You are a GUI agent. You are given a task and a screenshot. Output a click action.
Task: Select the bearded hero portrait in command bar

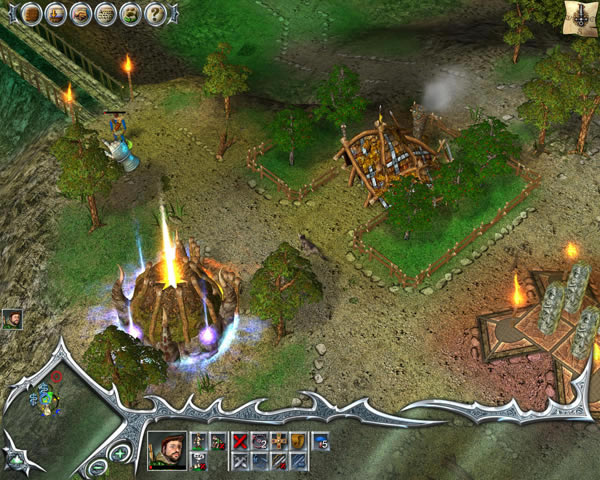166,450
